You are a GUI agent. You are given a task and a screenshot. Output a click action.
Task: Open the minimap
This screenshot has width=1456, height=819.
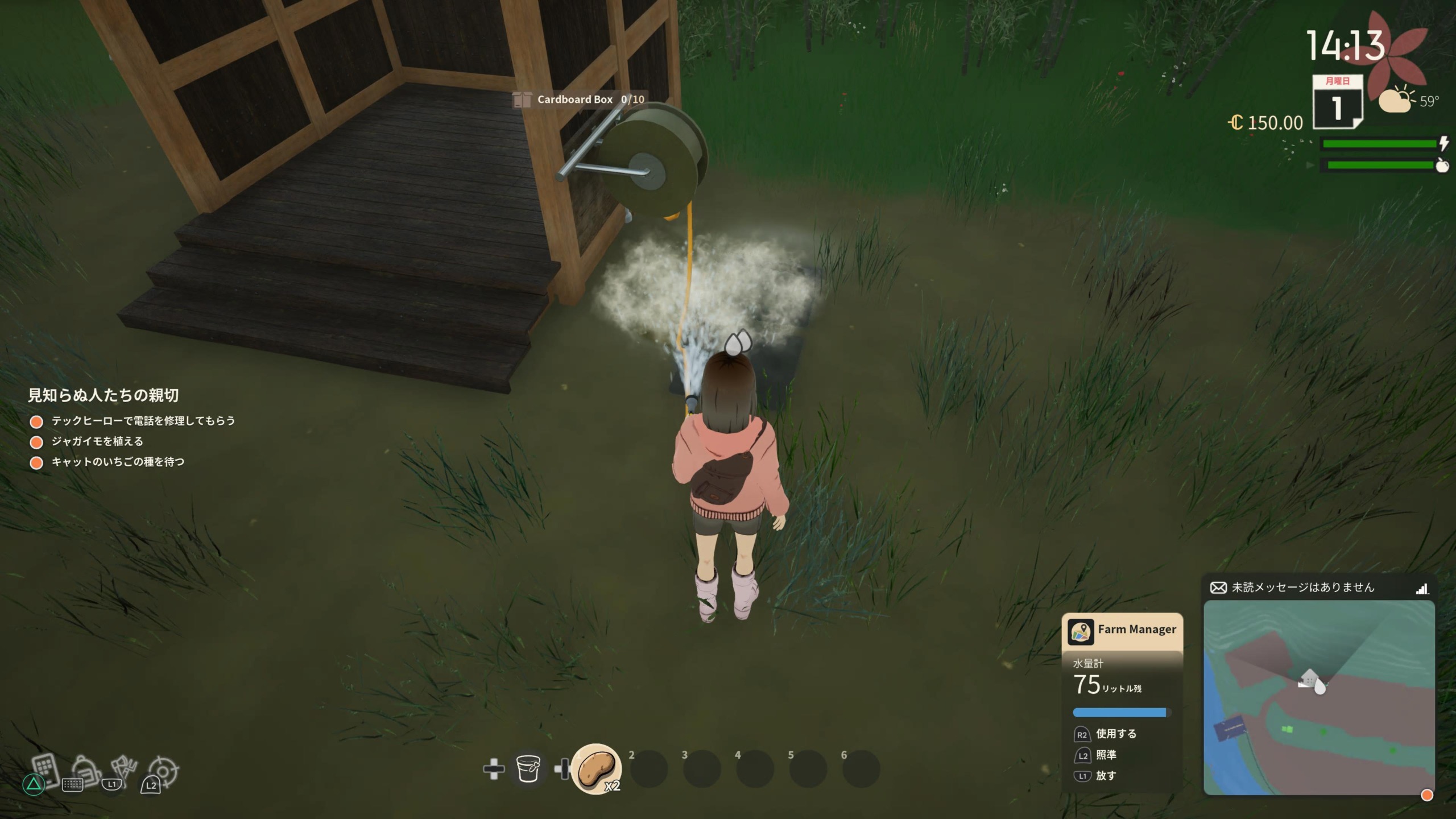[x=1318, y=697]
